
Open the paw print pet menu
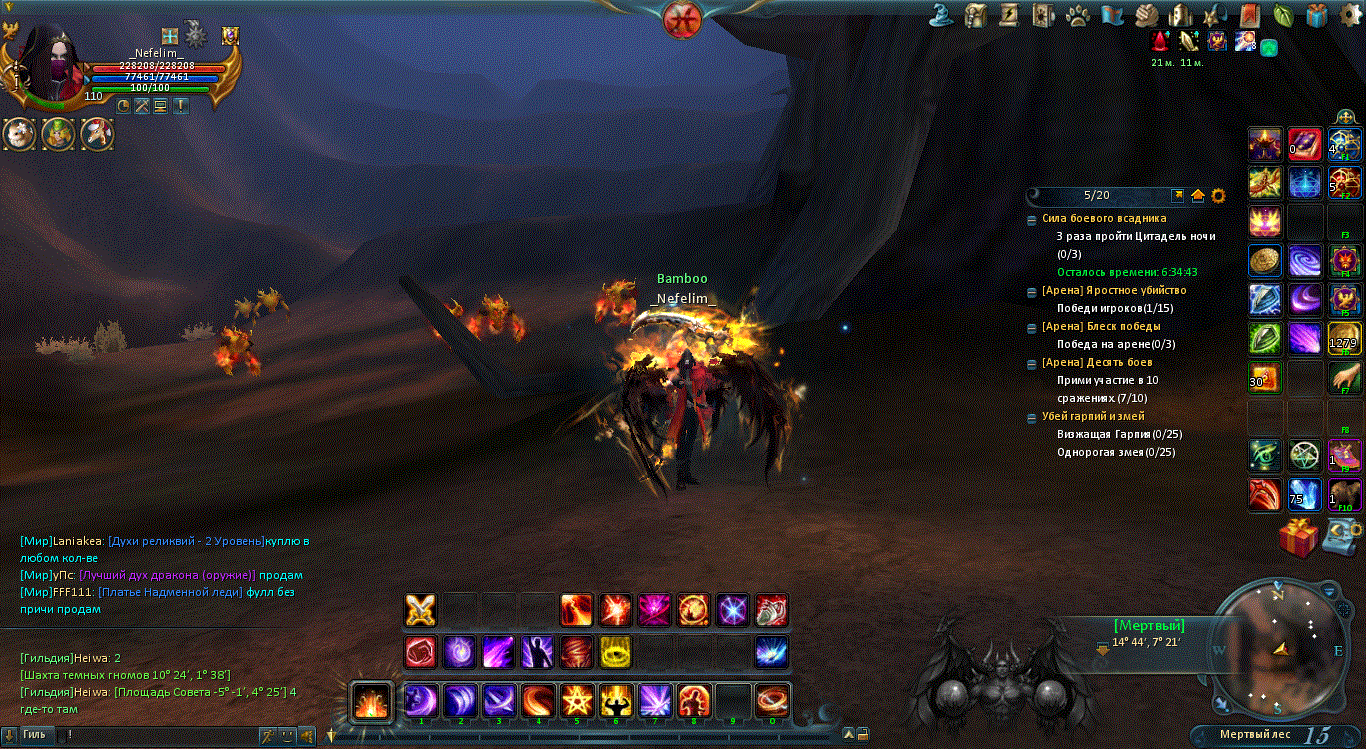click(1077, 15)
